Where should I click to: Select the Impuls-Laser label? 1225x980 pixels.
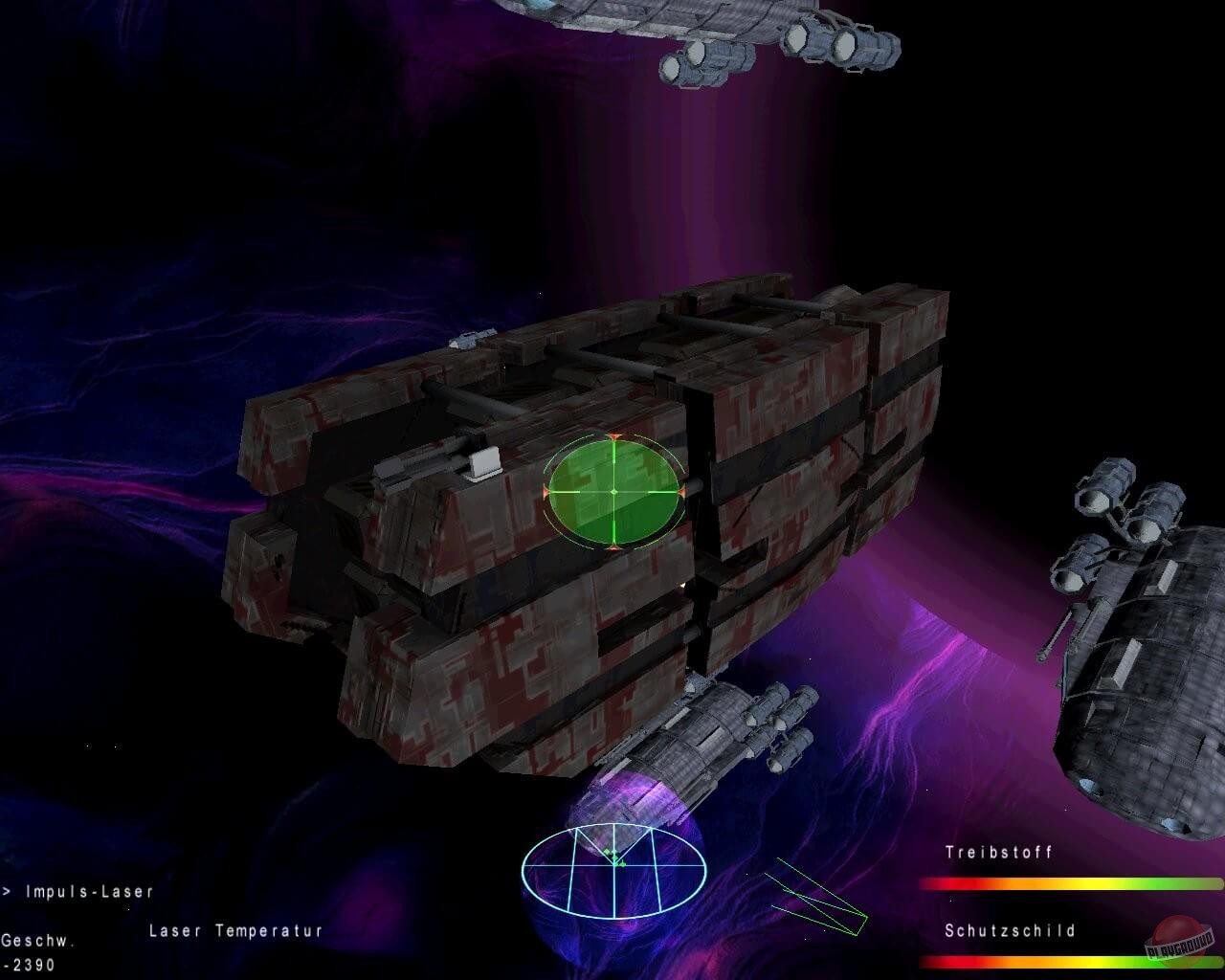click(x=91, y=890)
